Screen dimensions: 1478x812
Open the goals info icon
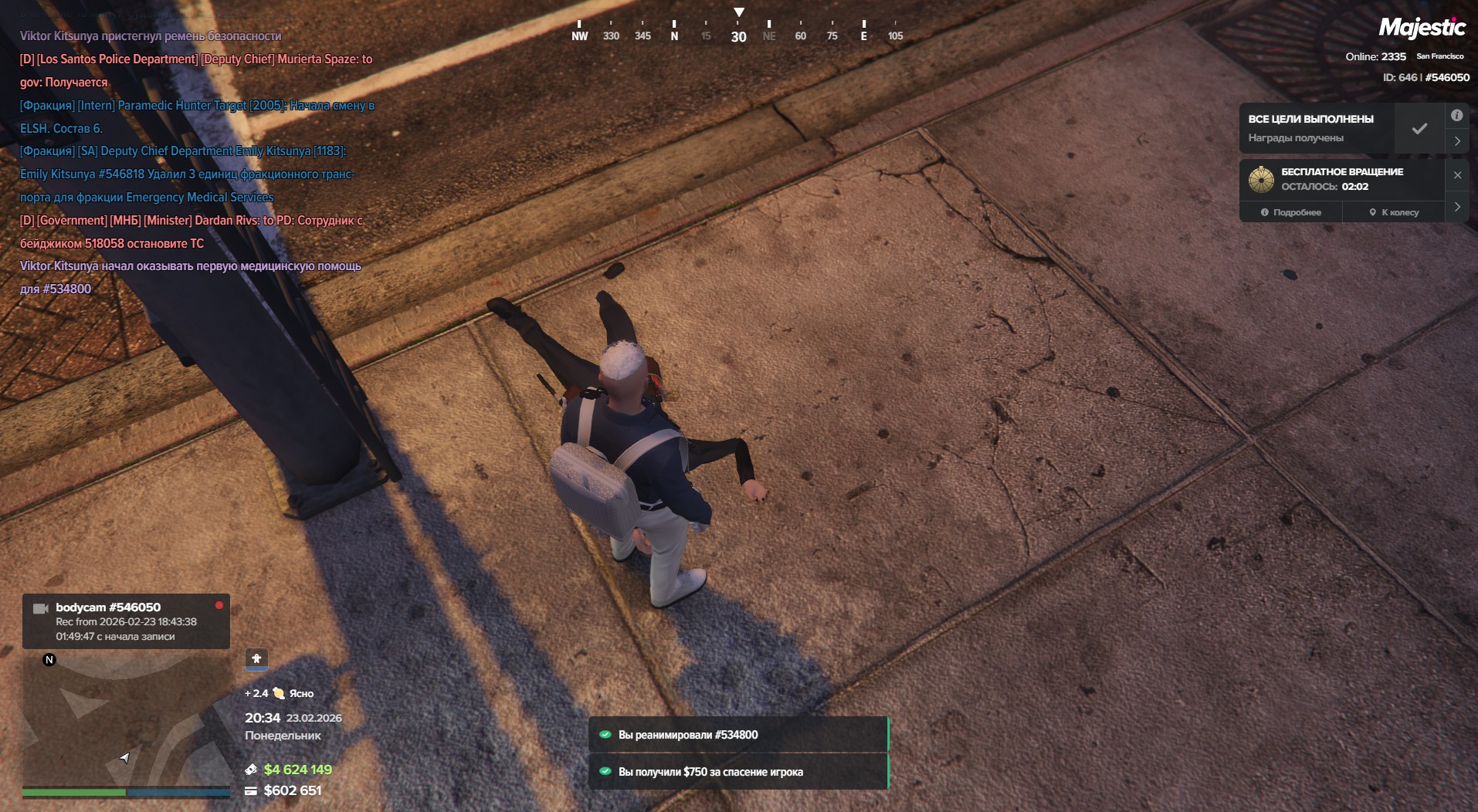click(1456, 116)
